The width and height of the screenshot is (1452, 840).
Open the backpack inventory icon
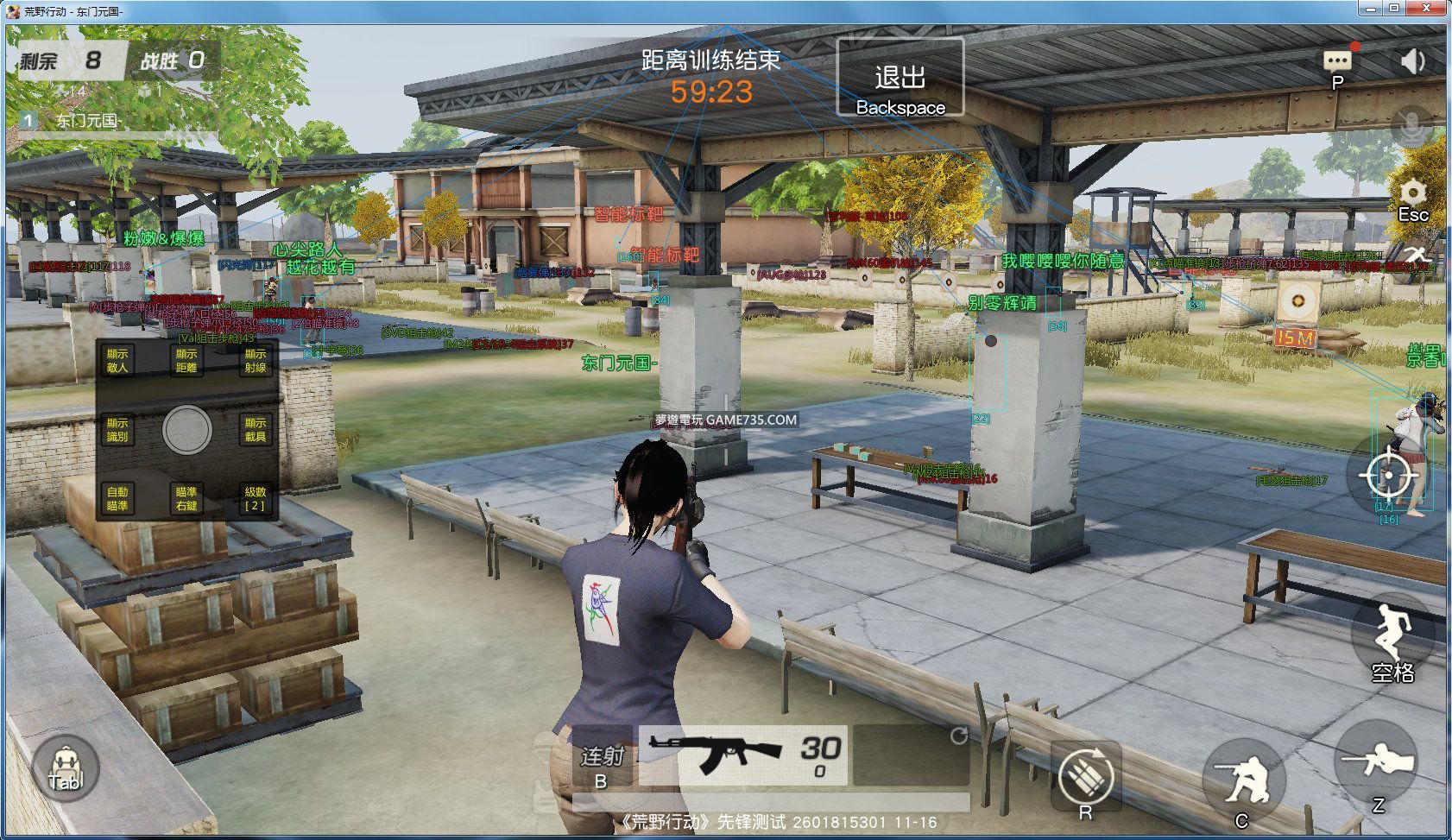click(65, 767)
